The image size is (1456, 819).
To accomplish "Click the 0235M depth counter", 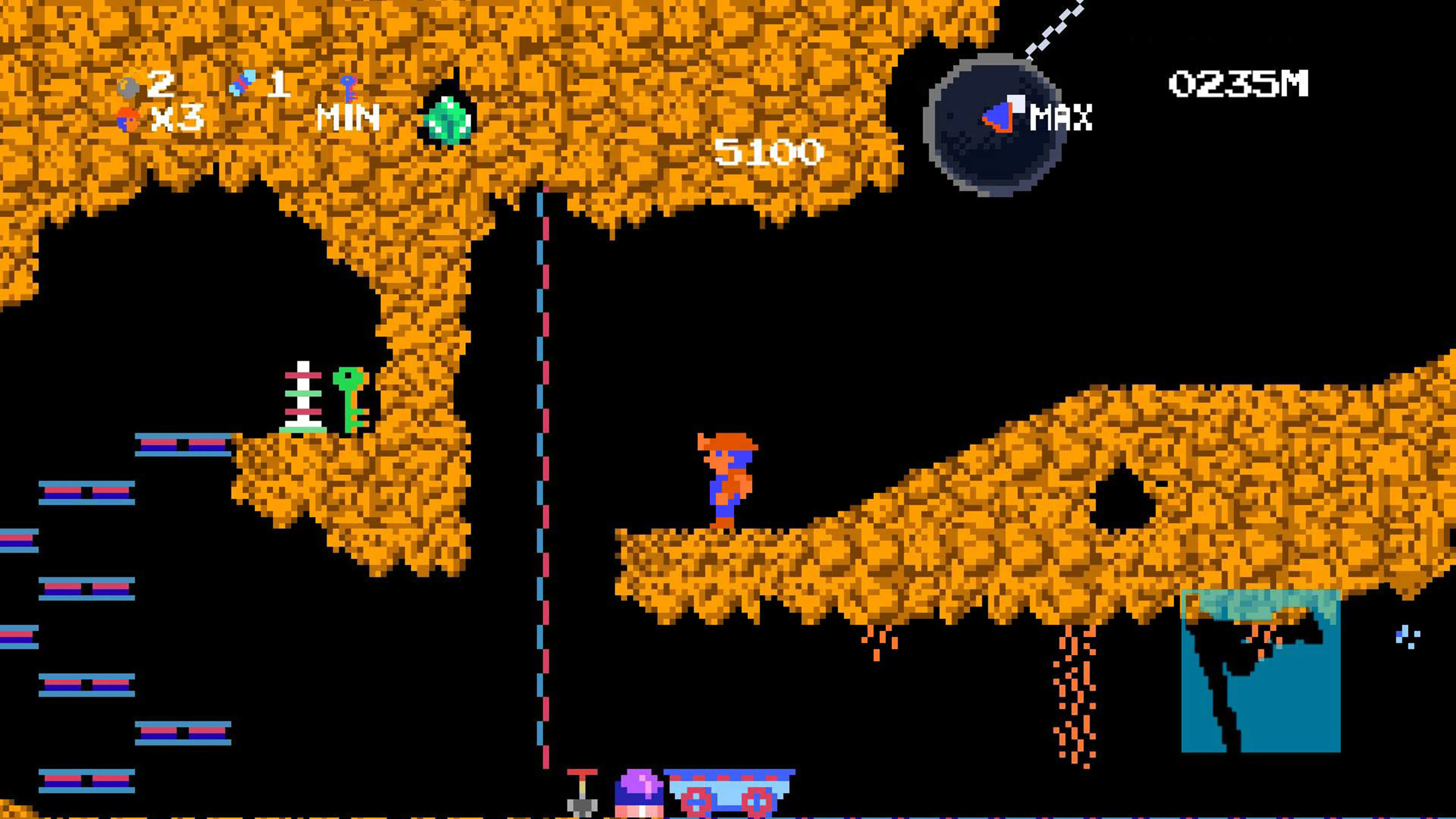I will point(1239,84).
